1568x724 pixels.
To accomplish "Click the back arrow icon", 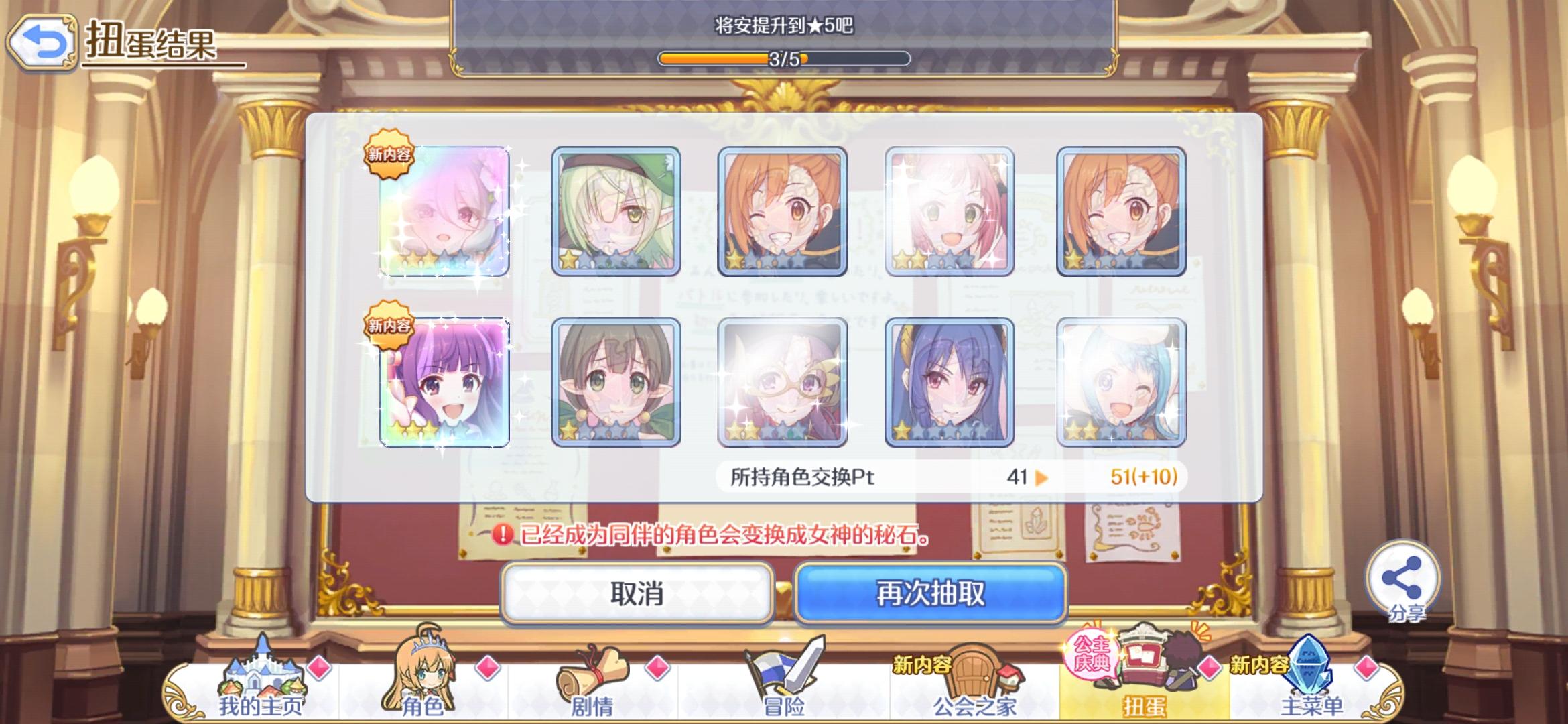I will pyautogui.click(x=42, y=42).
